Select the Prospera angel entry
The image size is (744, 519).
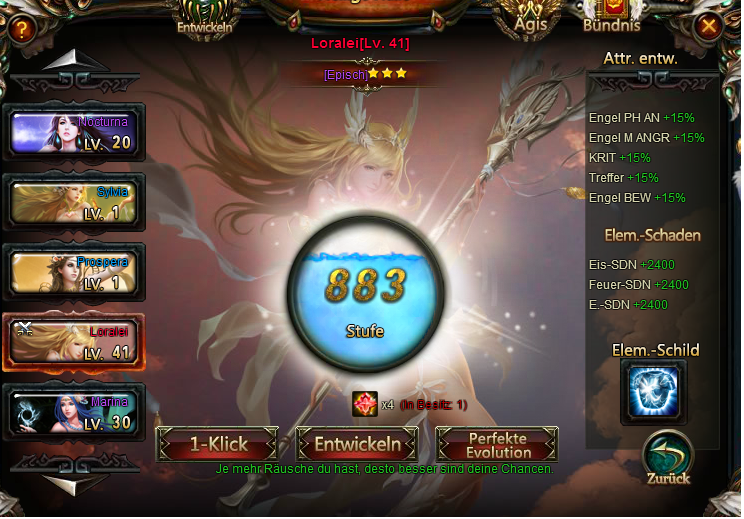pyautogui.click(x=75, y=272)
